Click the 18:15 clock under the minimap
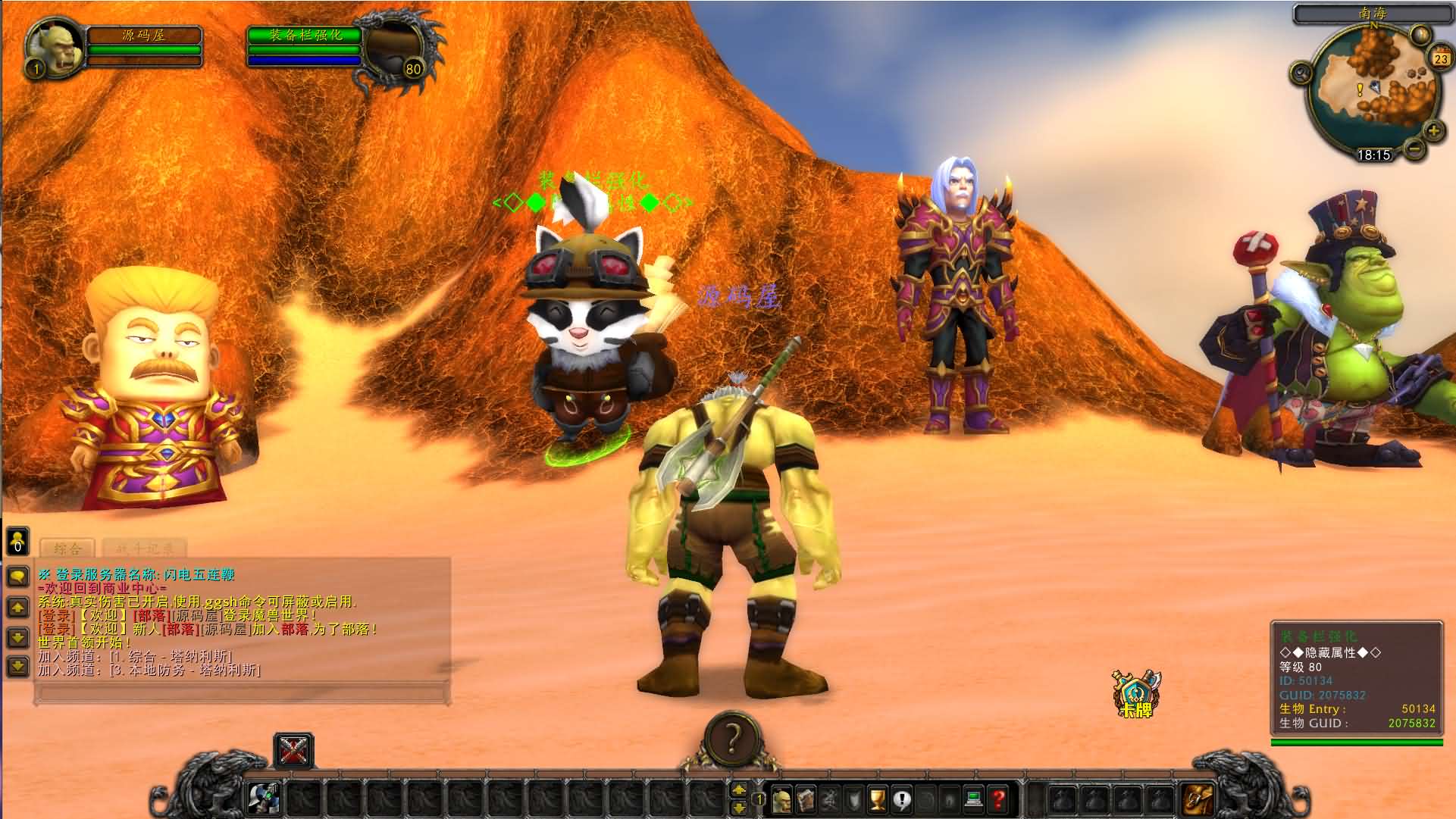1456x819 pixels. click(x=1373, y=155)
